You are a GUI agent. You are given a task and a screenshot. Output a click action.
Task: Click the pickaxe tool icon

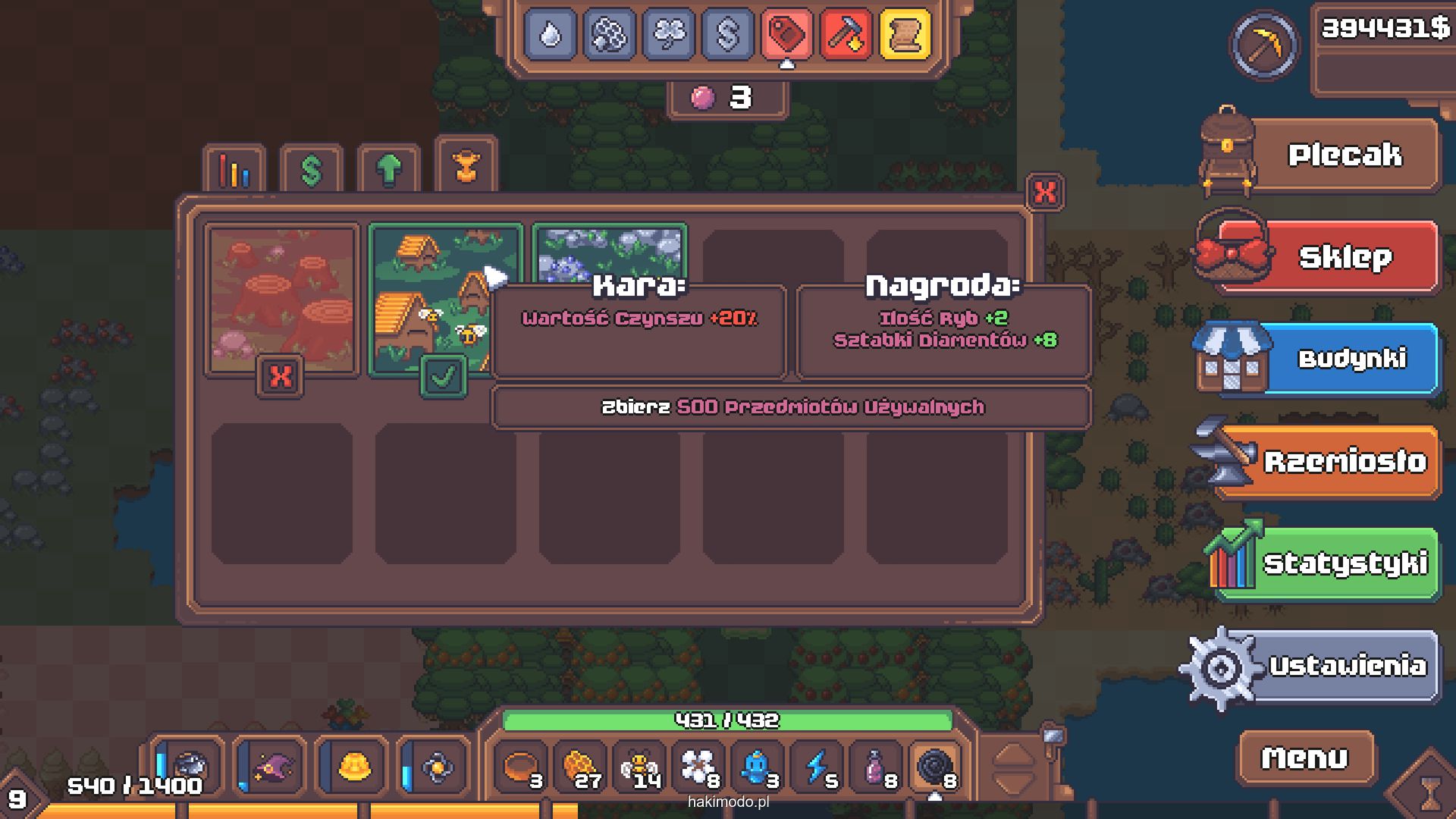click(x=1263, y=45)
